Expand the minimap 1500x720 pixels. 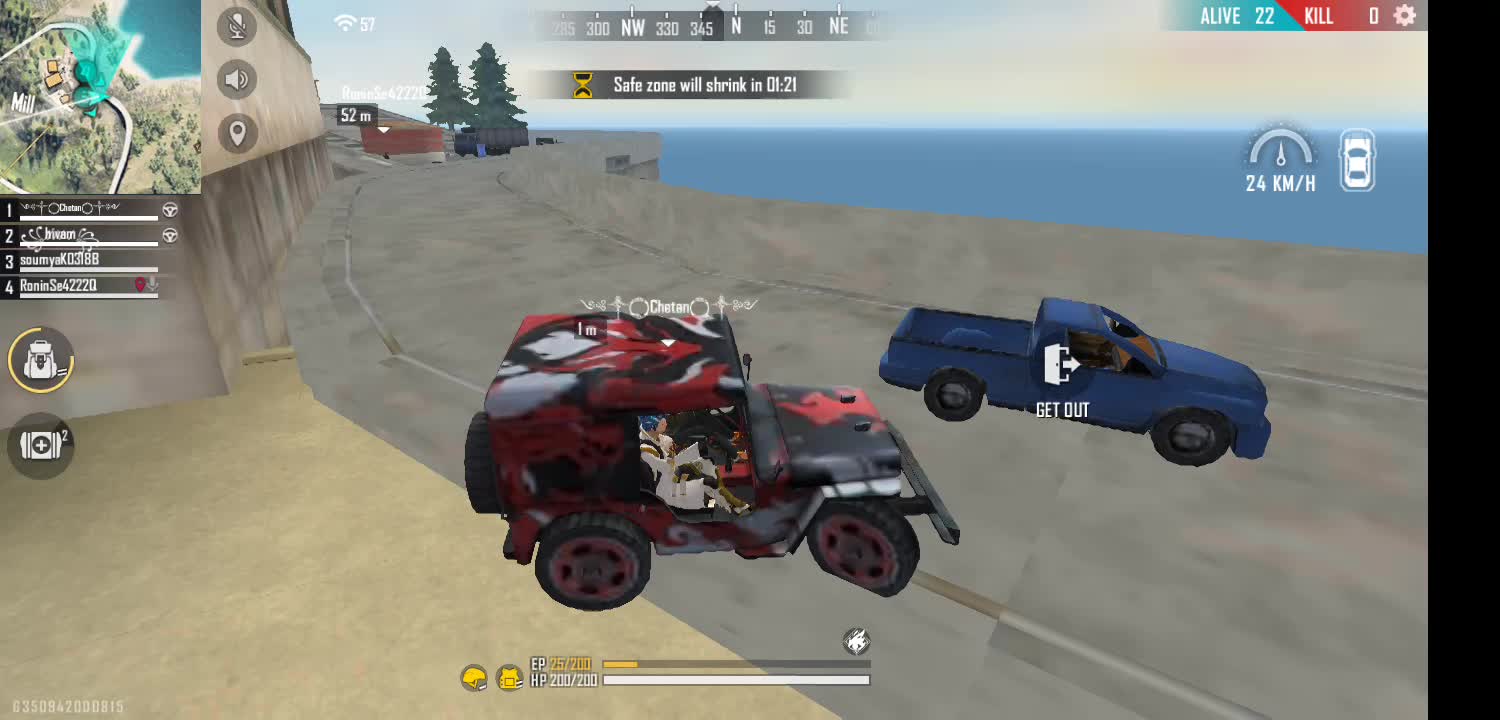tap(100, 96)
